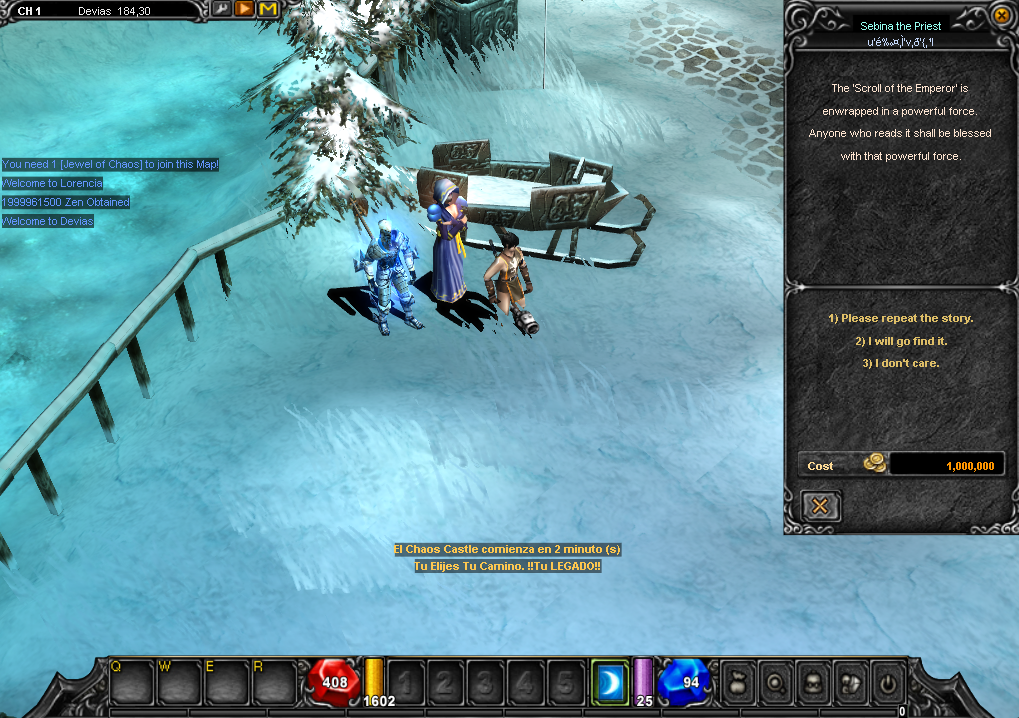Viewport: 1019px width, 718px height.
Task: Pick the "I don't care" response
Action: point(900,363)
